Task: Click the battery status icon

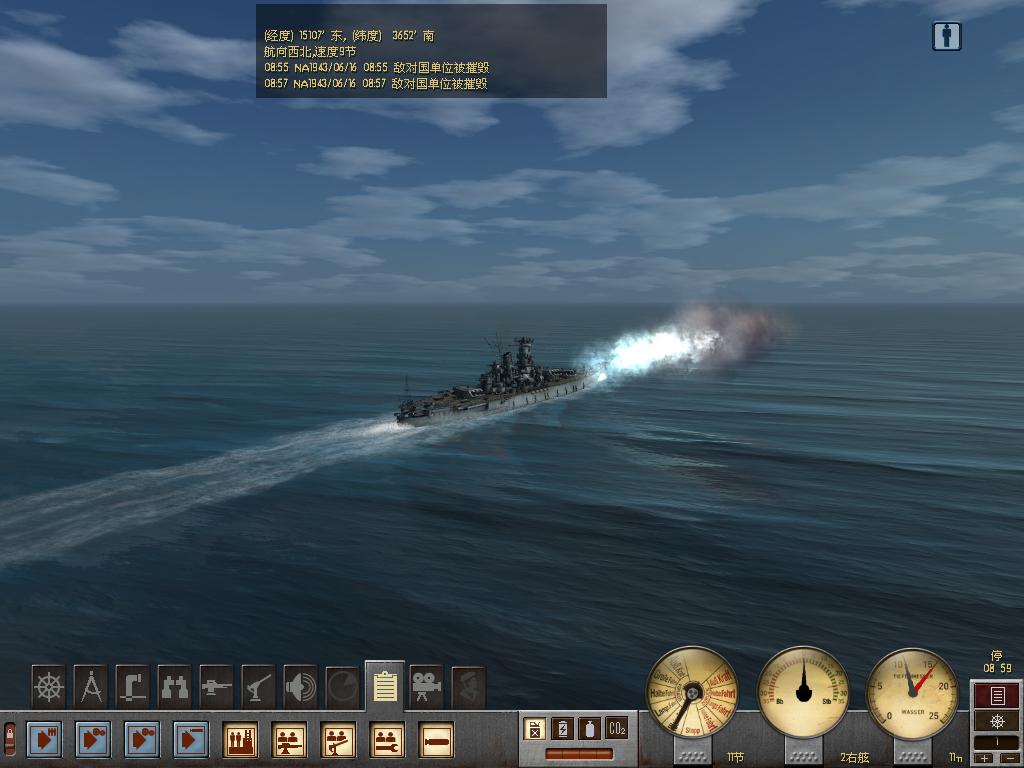Action: coord(563,728)
